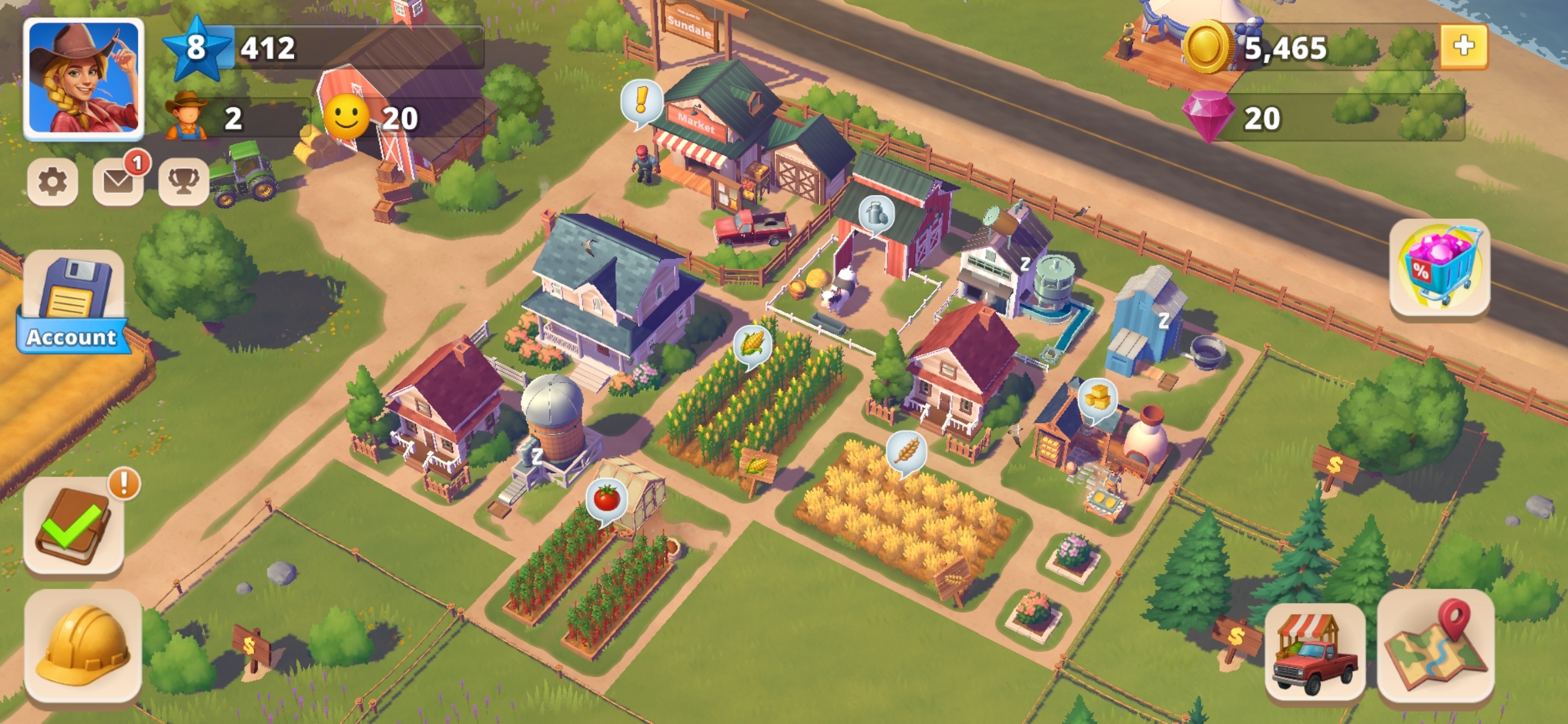Tap the exclamation bubble at the Market
1568x724 pixels.
point(641,101)
